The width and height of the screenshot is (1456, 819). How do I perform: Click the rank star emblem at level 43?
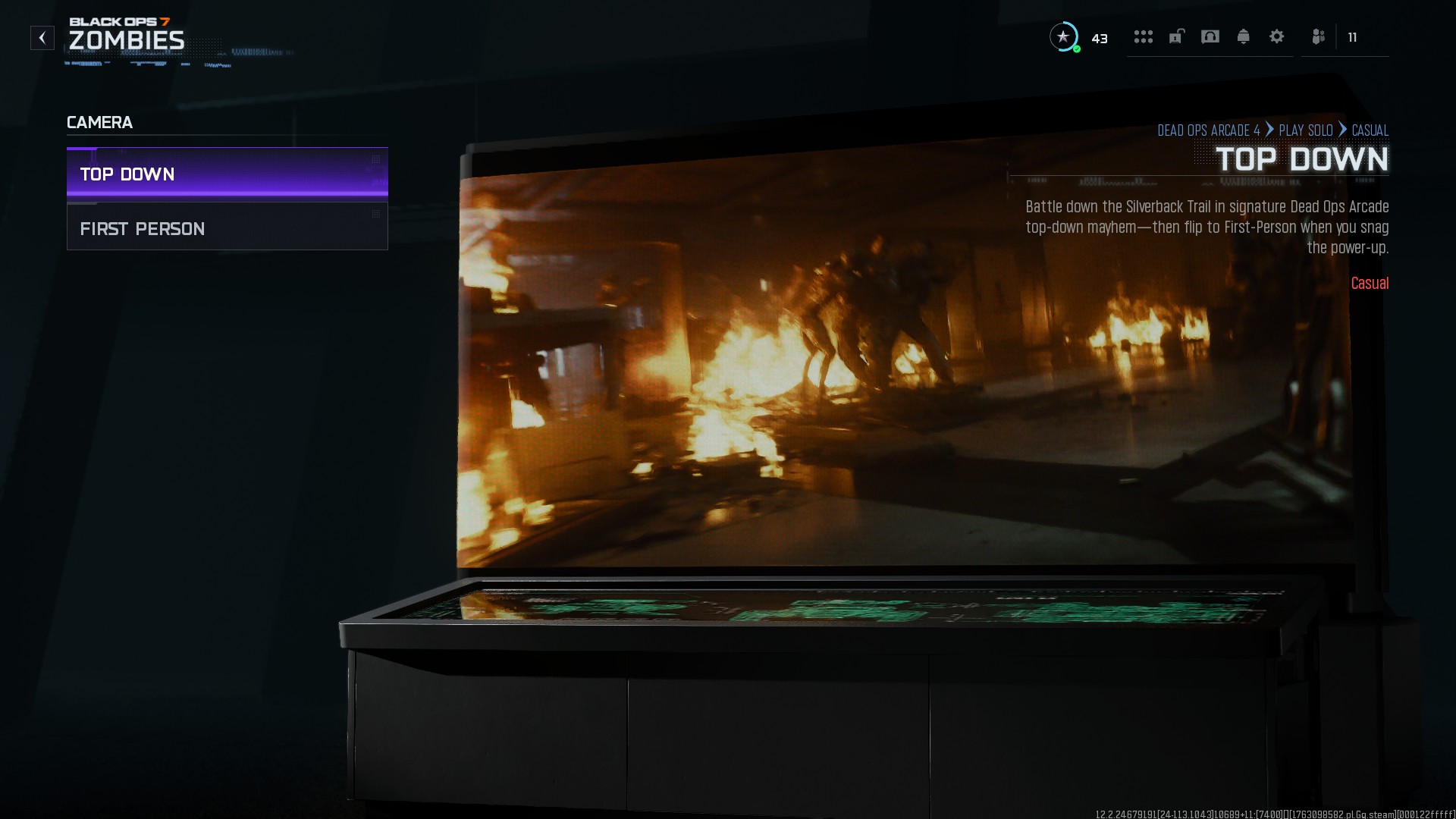(1064, 38)
